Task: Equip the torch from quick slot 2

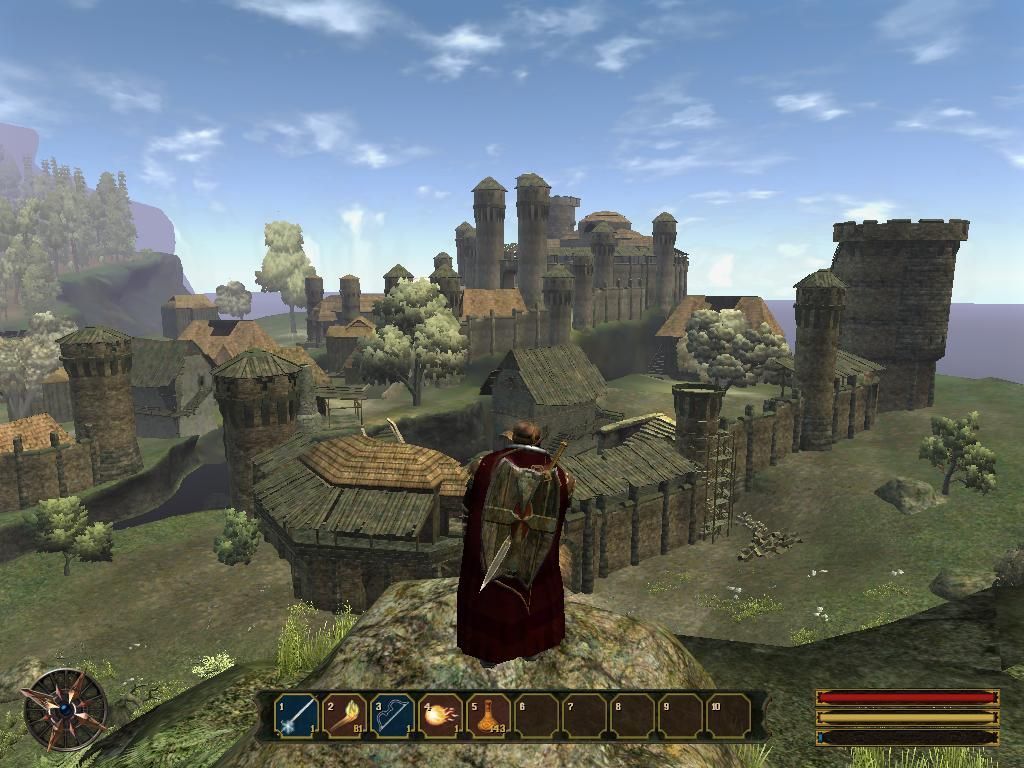Action: point(344,716)
